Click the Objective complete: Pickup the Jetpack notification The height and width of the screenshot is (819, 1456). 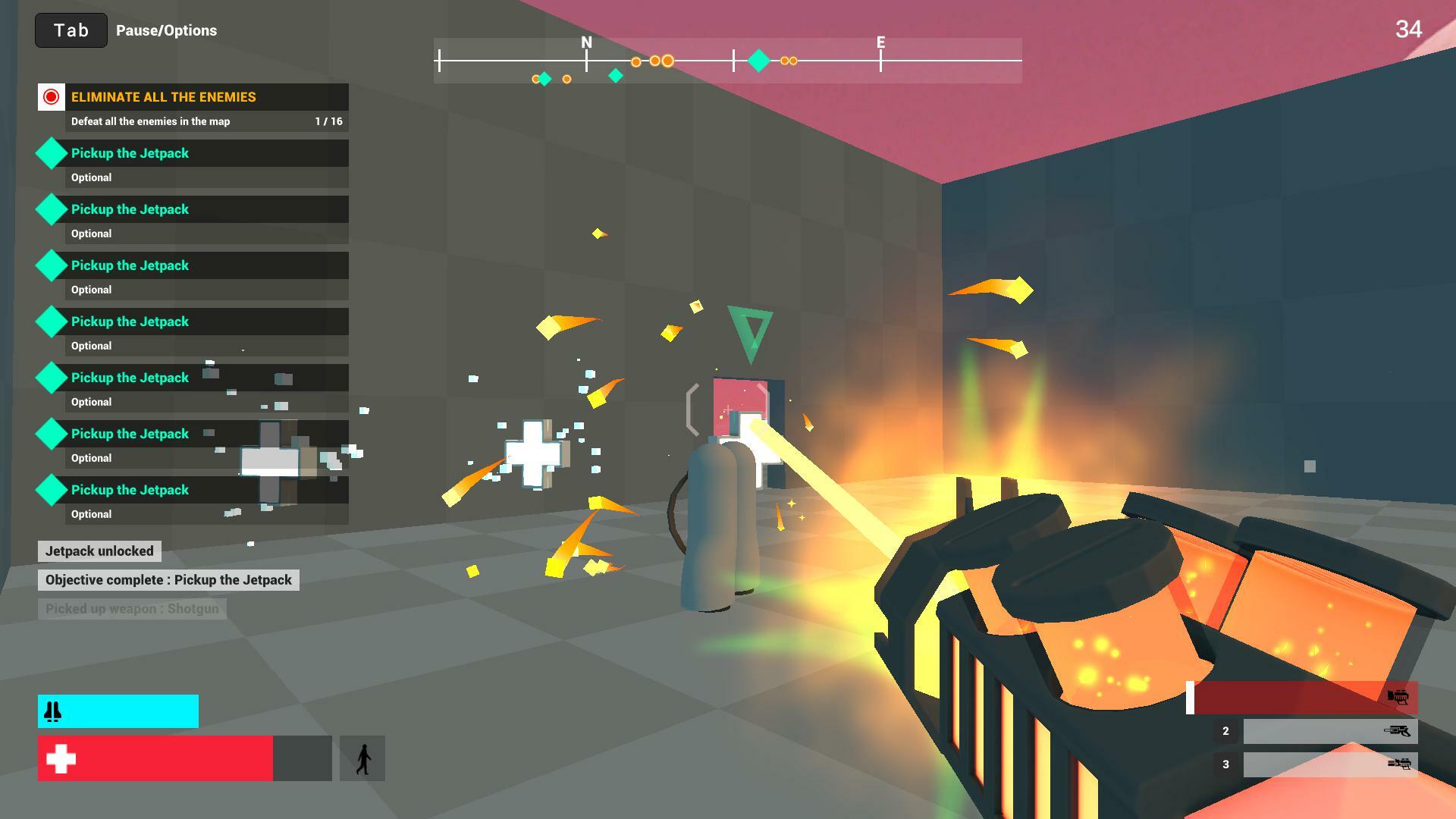point(168,579)
